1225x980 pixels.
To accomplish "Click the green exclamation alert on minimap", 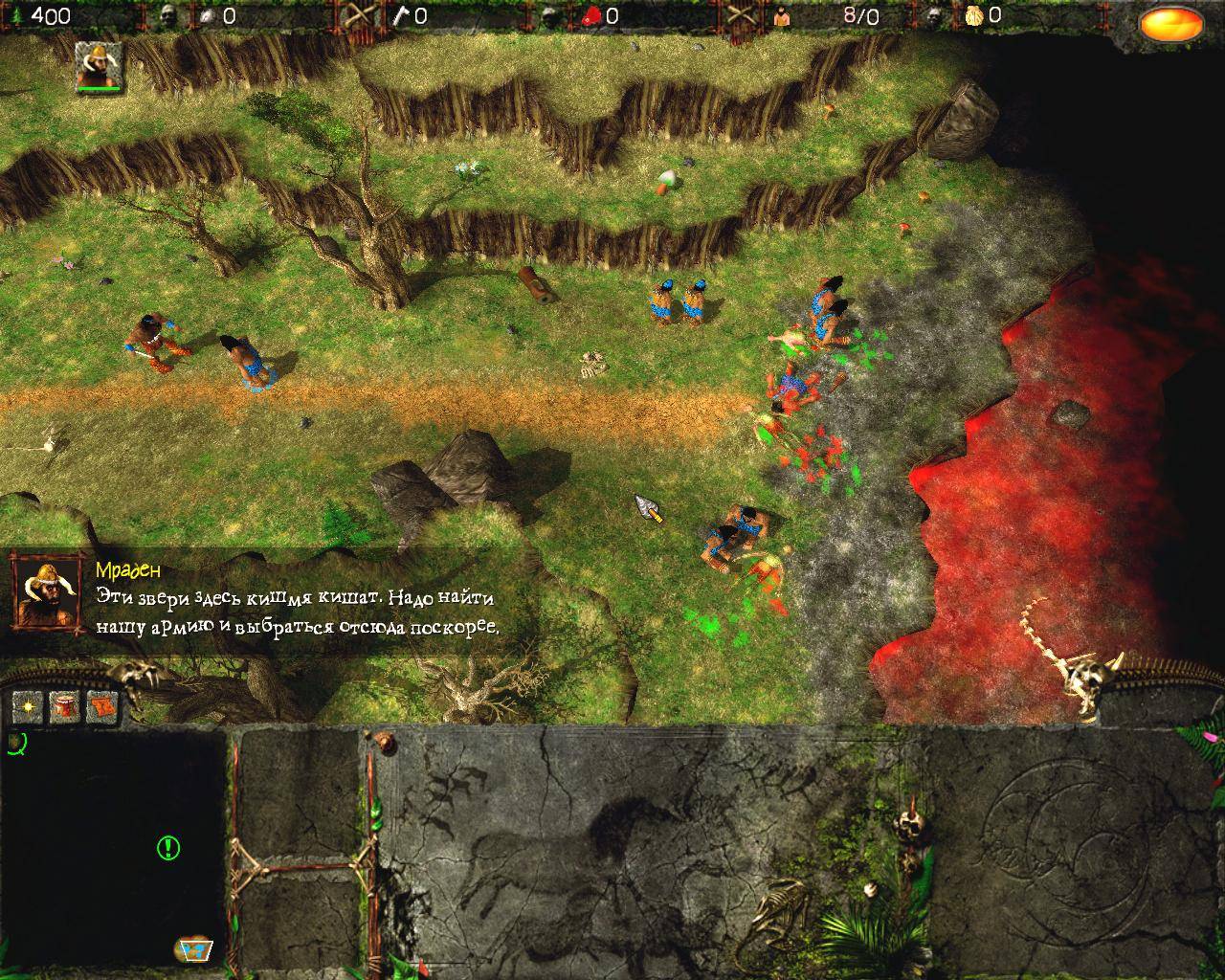I will point(168,846).
